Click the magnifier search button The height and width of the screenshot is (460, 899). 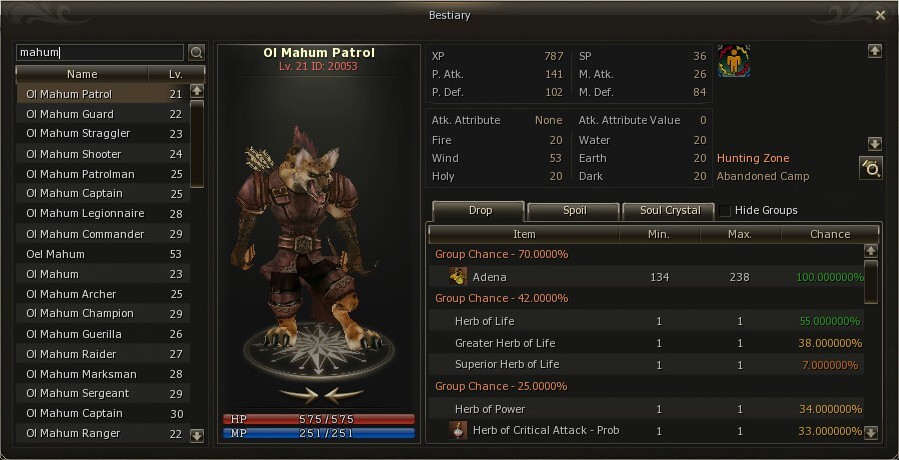pyautogui.click(x=196, y=52)
